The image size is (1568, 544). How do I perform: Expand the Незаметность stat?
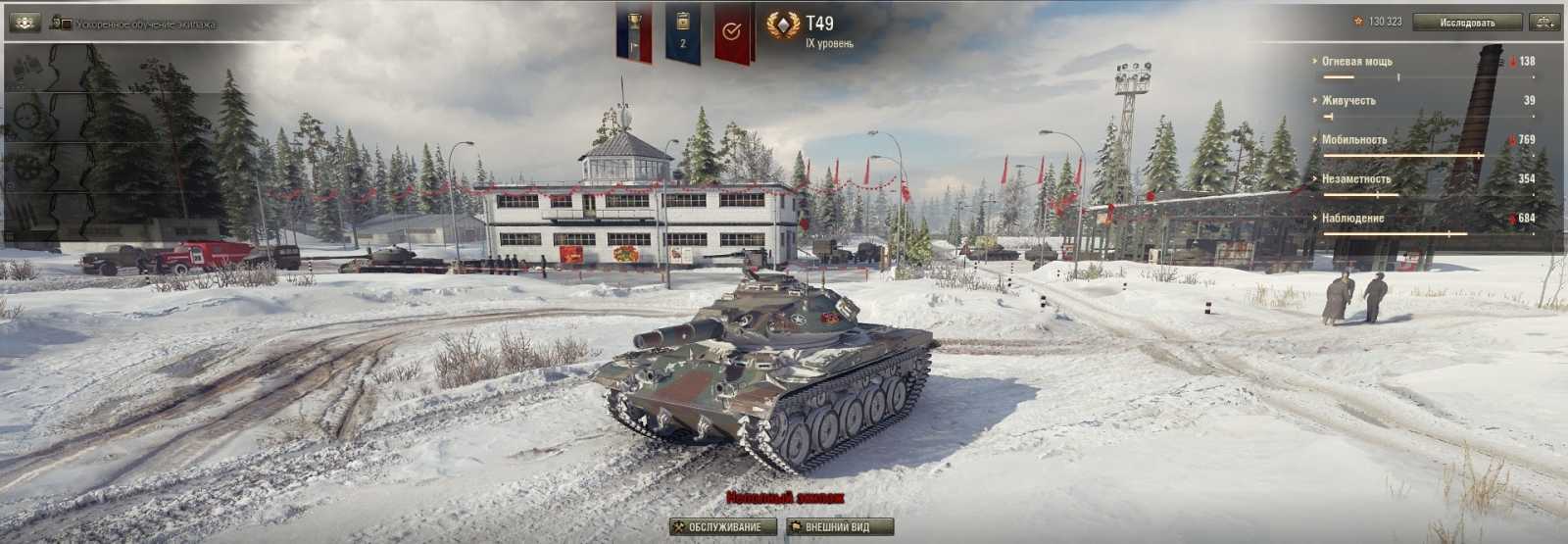click(x=1355, y=179)
